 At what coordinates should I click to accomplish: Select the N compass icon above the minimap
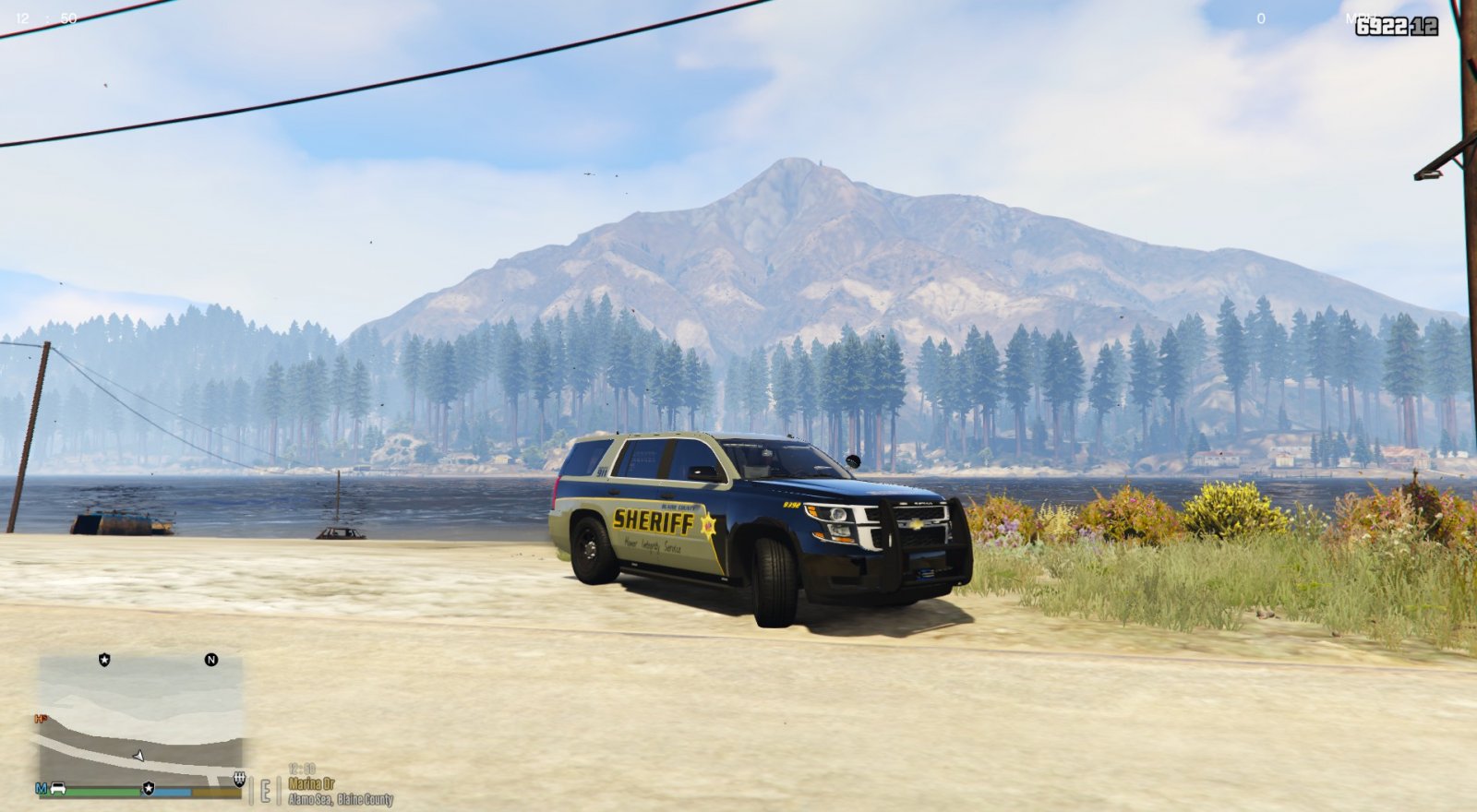point(211,660)
